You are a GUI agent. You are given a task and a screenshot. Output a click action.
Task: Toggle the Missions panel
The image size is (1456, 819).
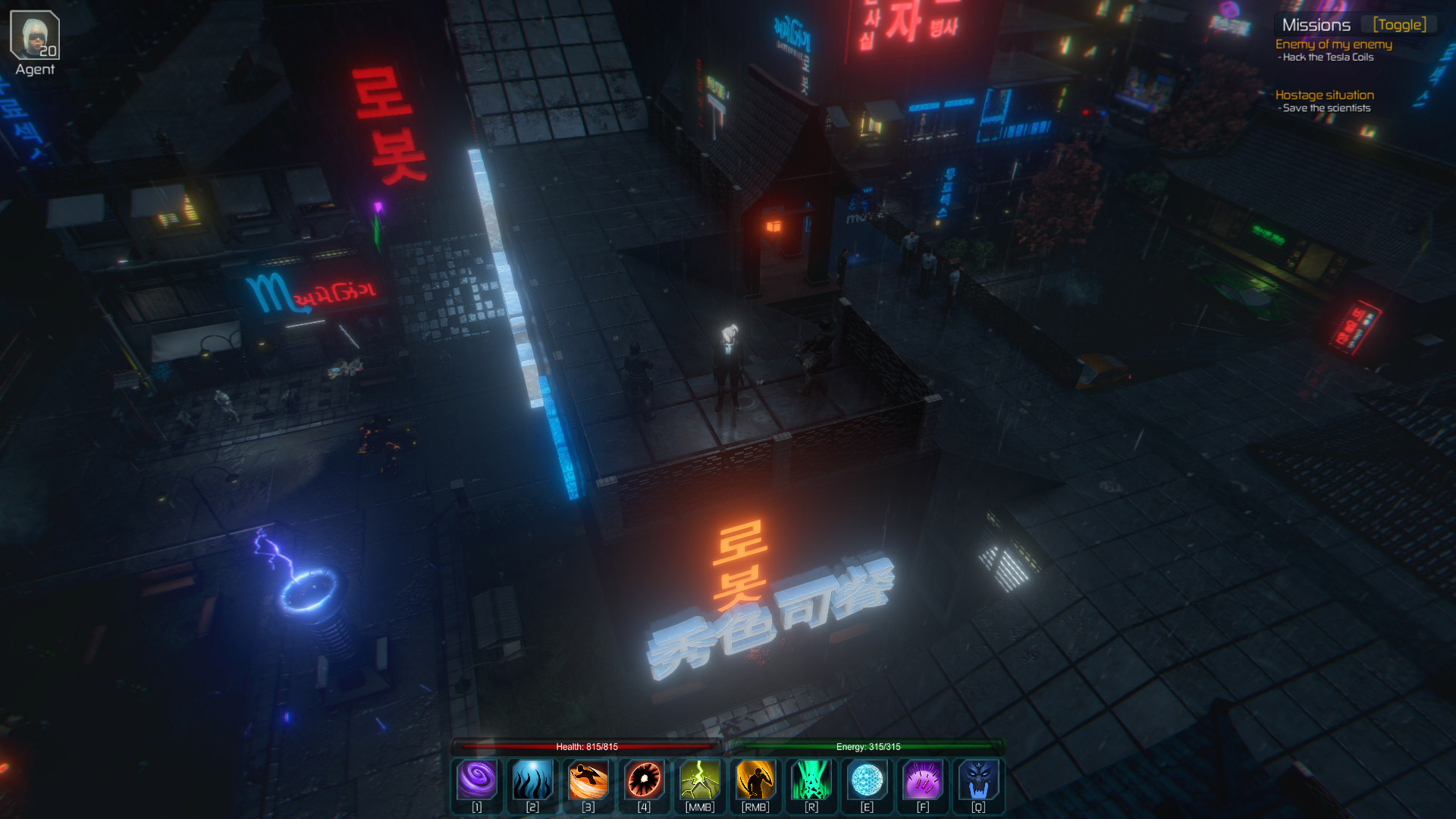coord(1399,25)
